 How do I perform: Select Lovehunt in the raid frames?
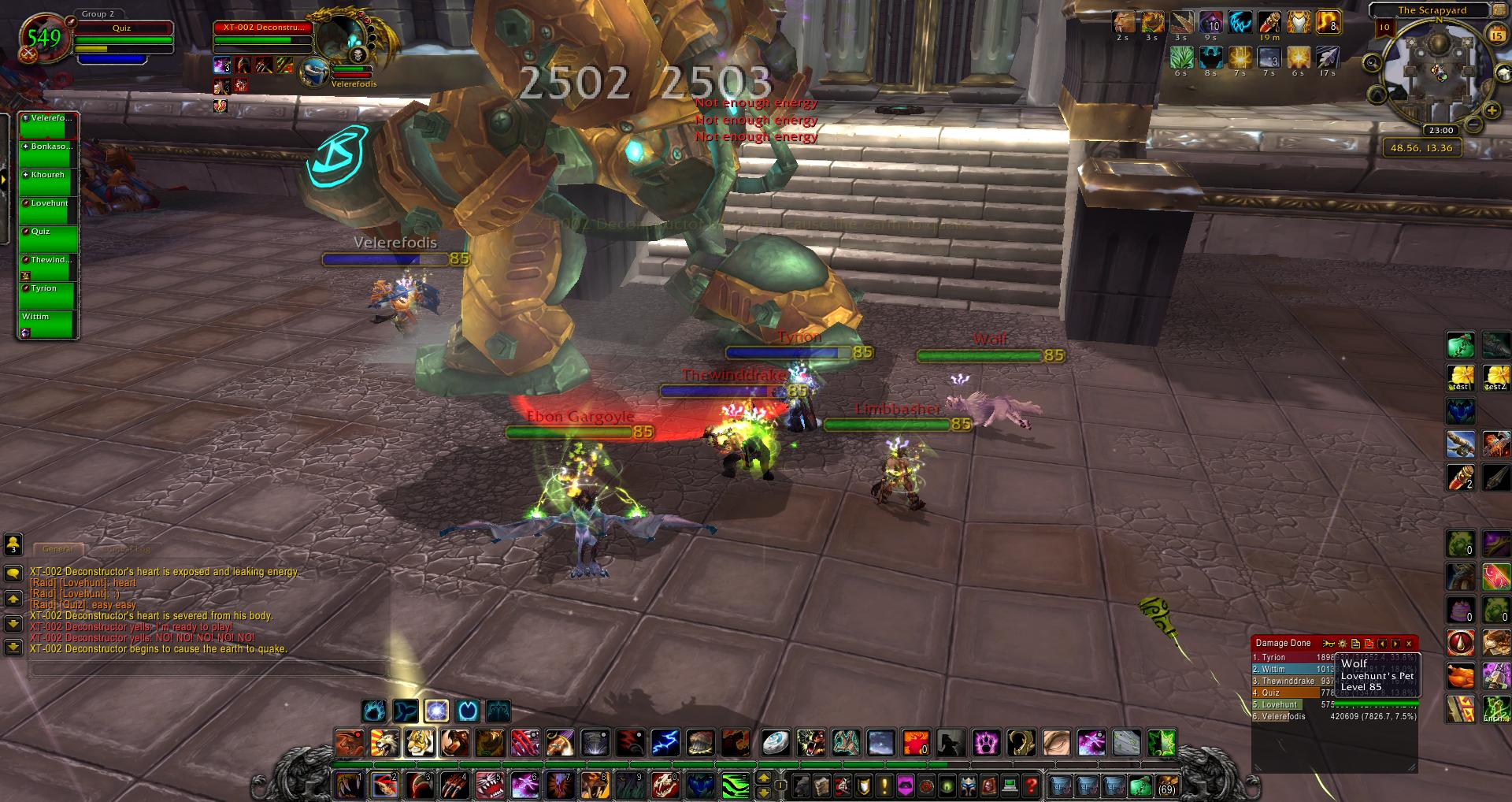(x=48, y=210)
